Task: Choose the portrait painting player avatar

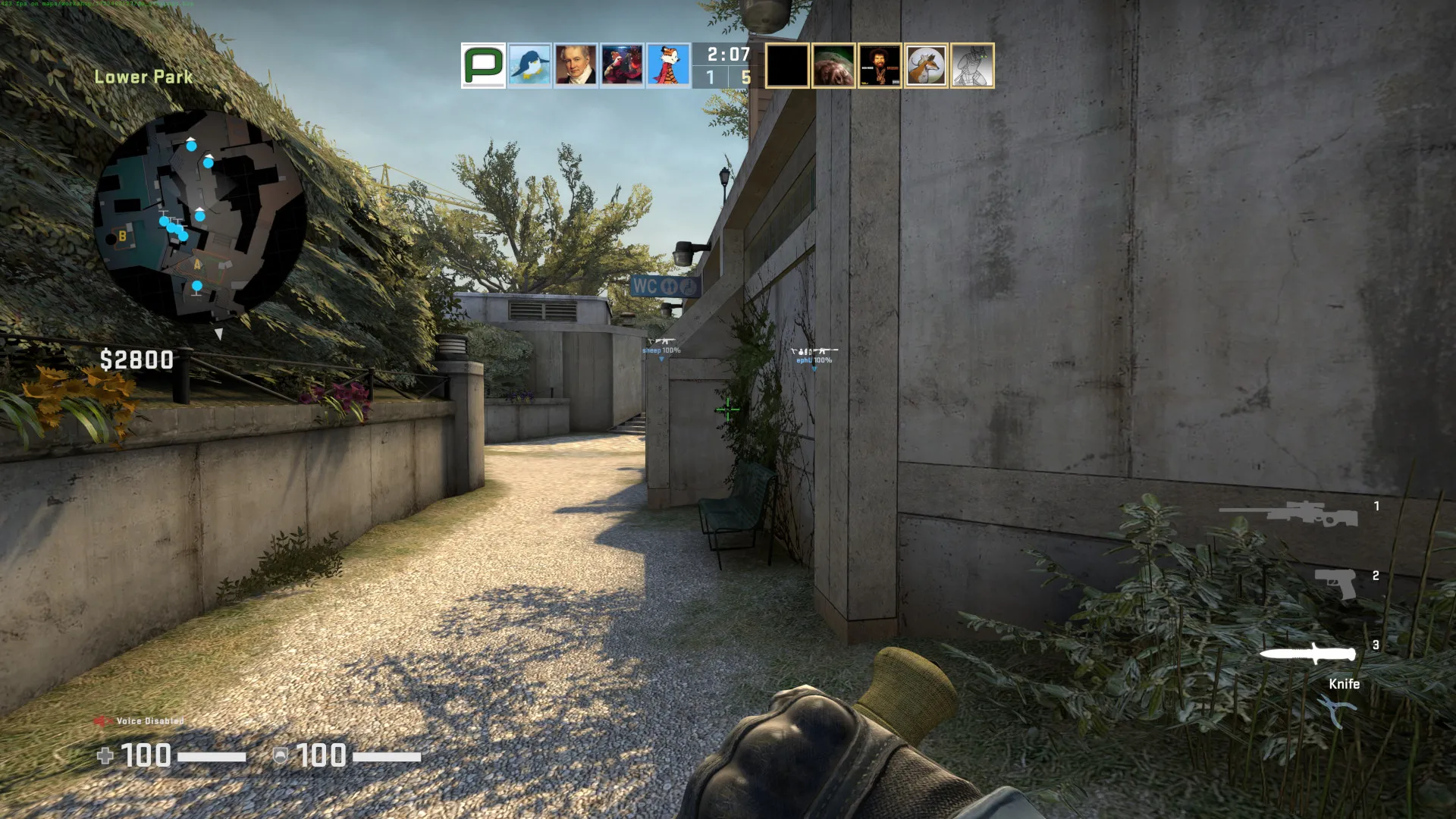Action: click(576, 65)
